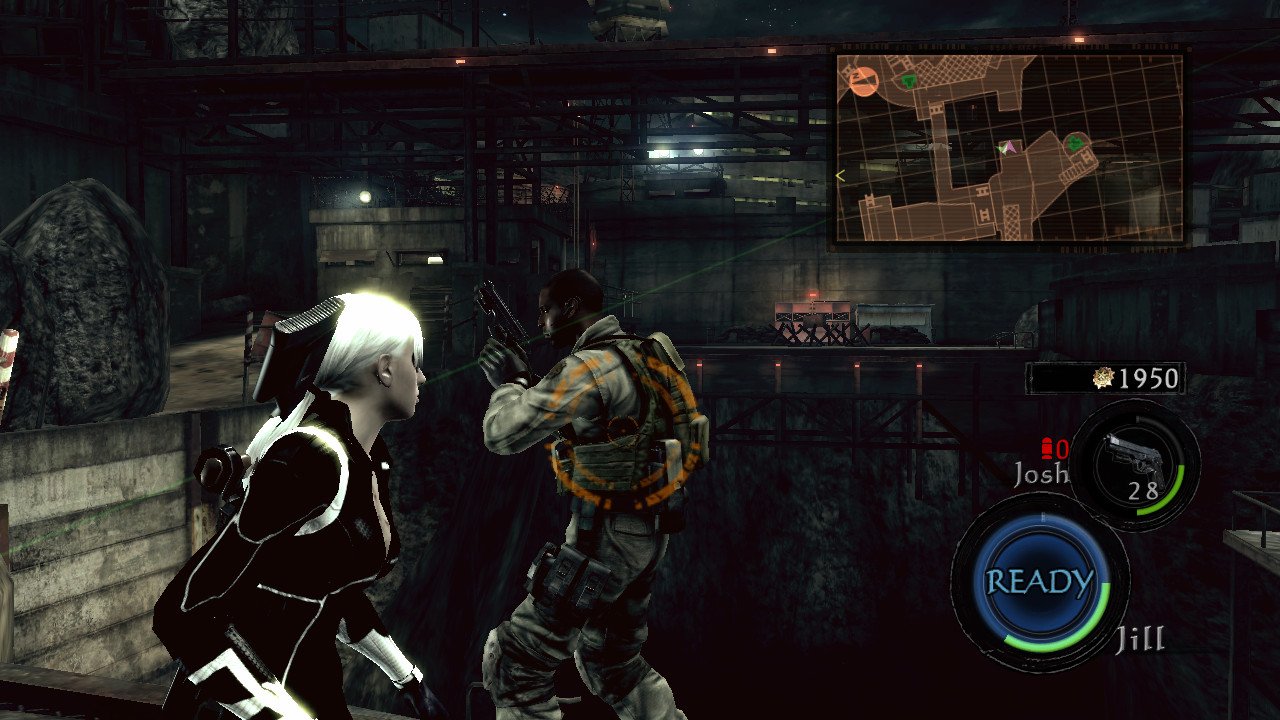Select the compass rose on the minimap
Screen dimensions: 1280x720
tap(863, 81)
